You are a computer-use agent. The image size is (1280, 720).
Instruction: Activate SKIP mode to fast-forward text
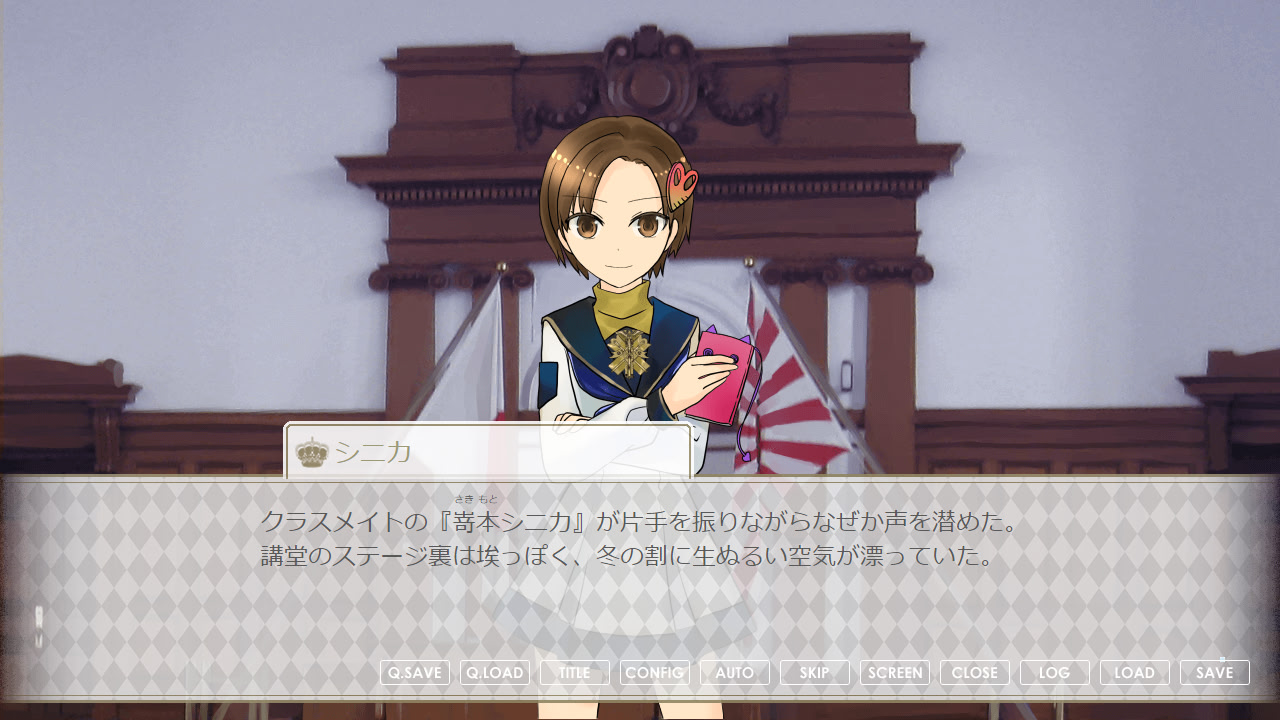tap(814, 672)
